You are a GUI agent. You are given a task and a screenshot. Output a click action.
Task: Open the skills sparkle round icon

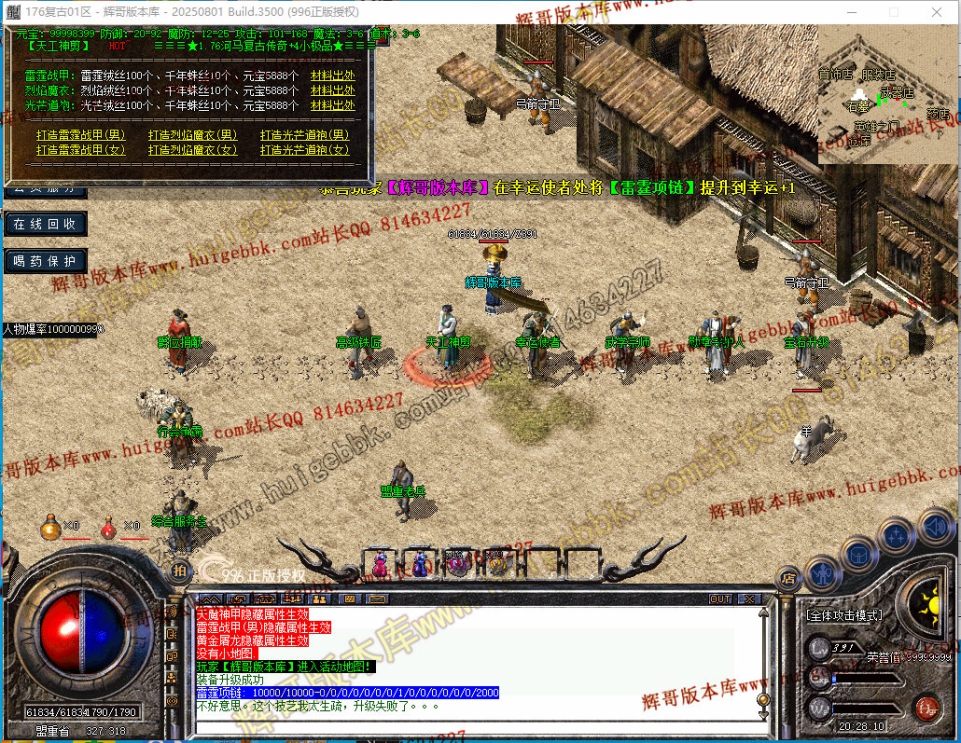(x=897, y=534)
